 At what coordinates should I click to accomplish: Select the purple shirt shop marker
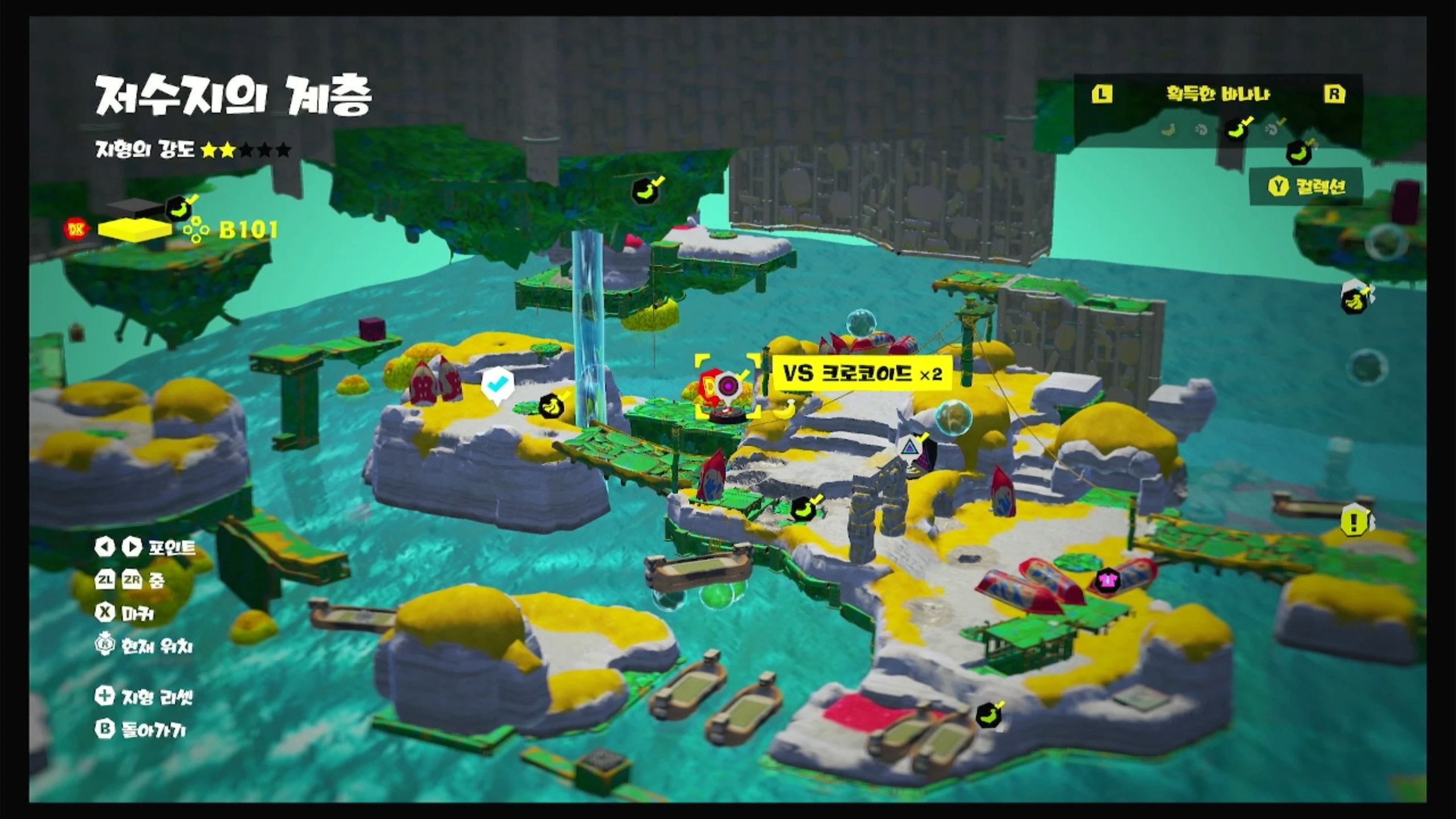[1107, 581]
